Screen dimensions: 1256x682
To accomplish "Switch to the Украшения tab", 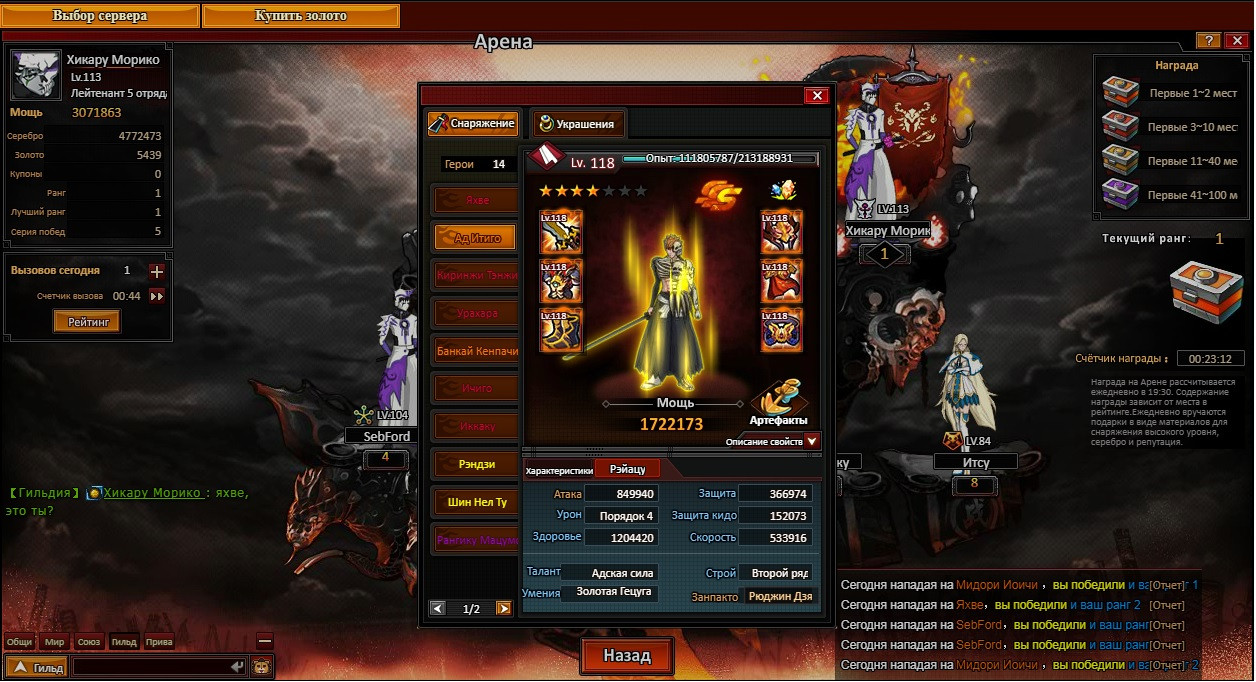I will click(578, 124).
